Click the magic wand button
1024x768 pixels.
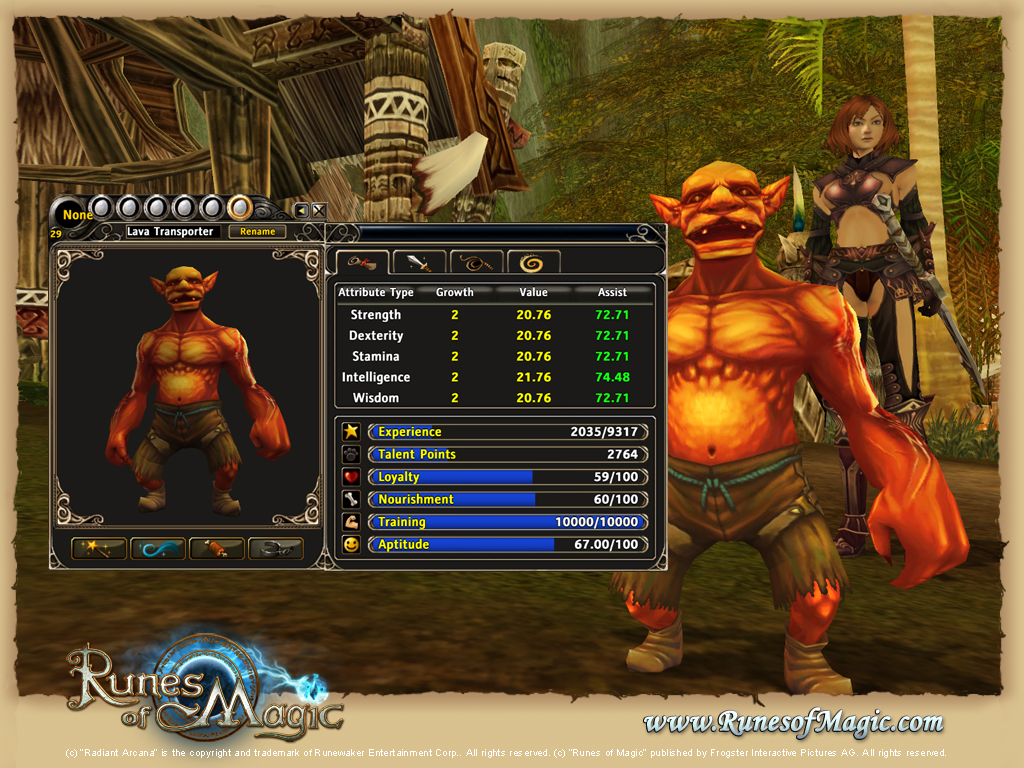(x=98, y=548)
